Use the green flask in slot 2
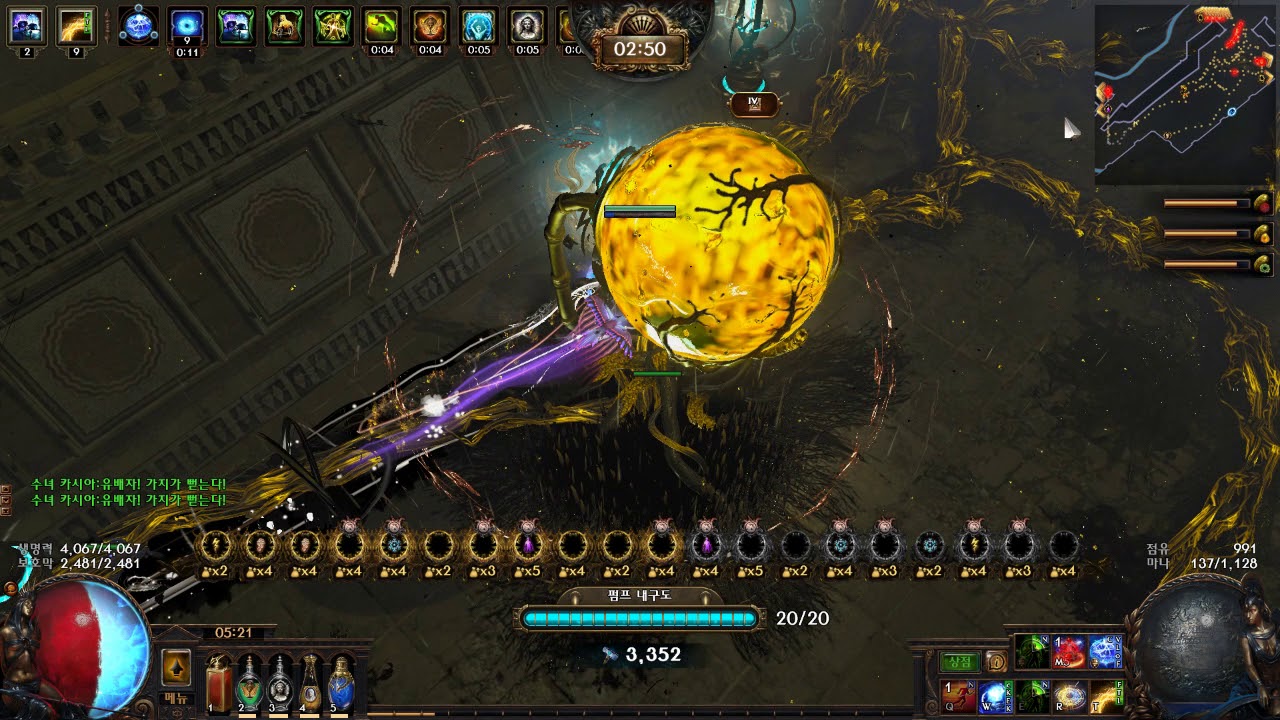The width and height of the screenshot is (1280, 720). click(249, 684)
